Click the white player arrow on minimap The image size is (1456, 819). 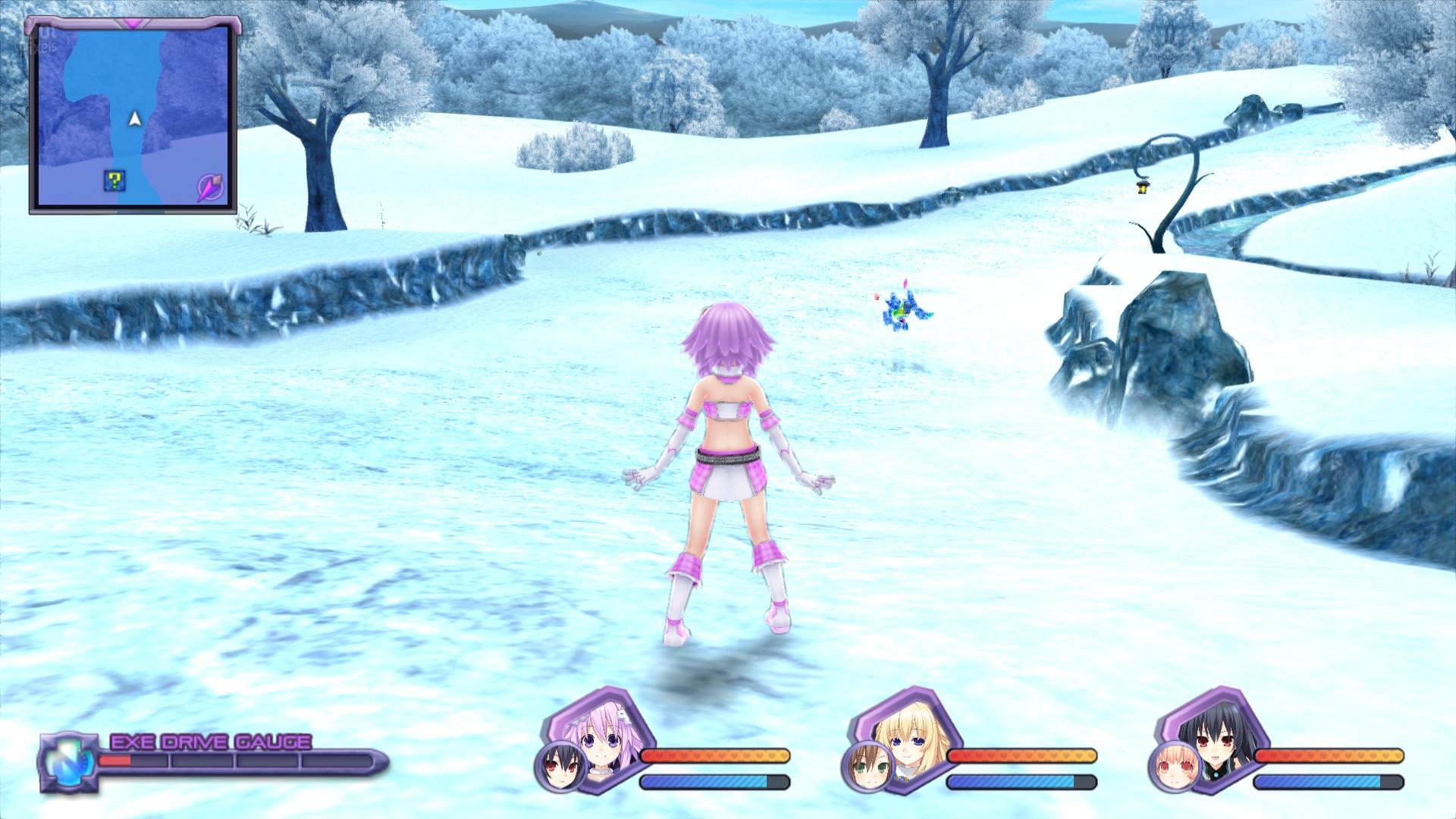click(x=135, y=118)
